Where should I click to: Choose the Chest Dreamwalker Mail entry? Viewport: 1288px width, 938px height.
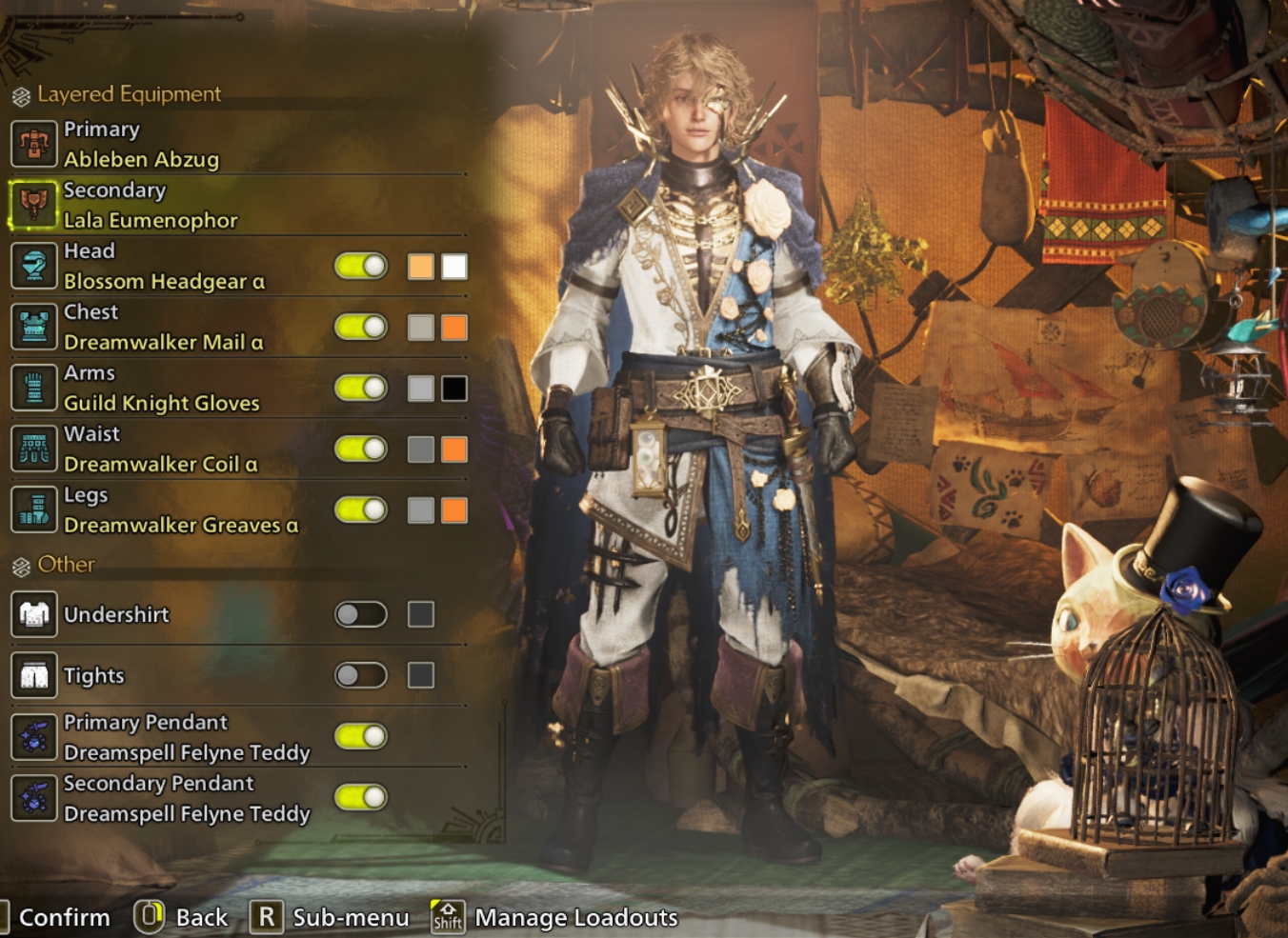pos(163,328)
